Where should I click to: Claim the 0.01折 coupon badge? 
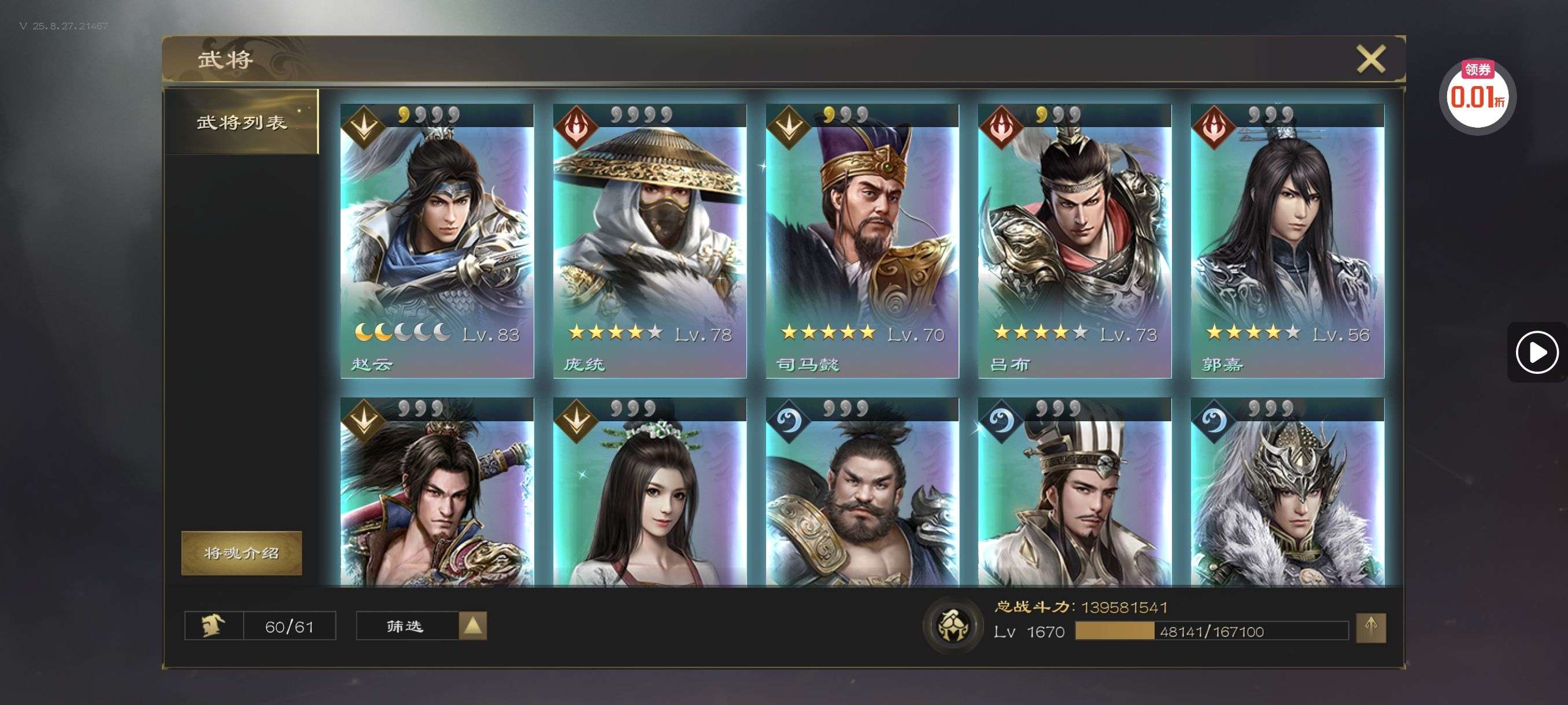[x=1477, y=95]
